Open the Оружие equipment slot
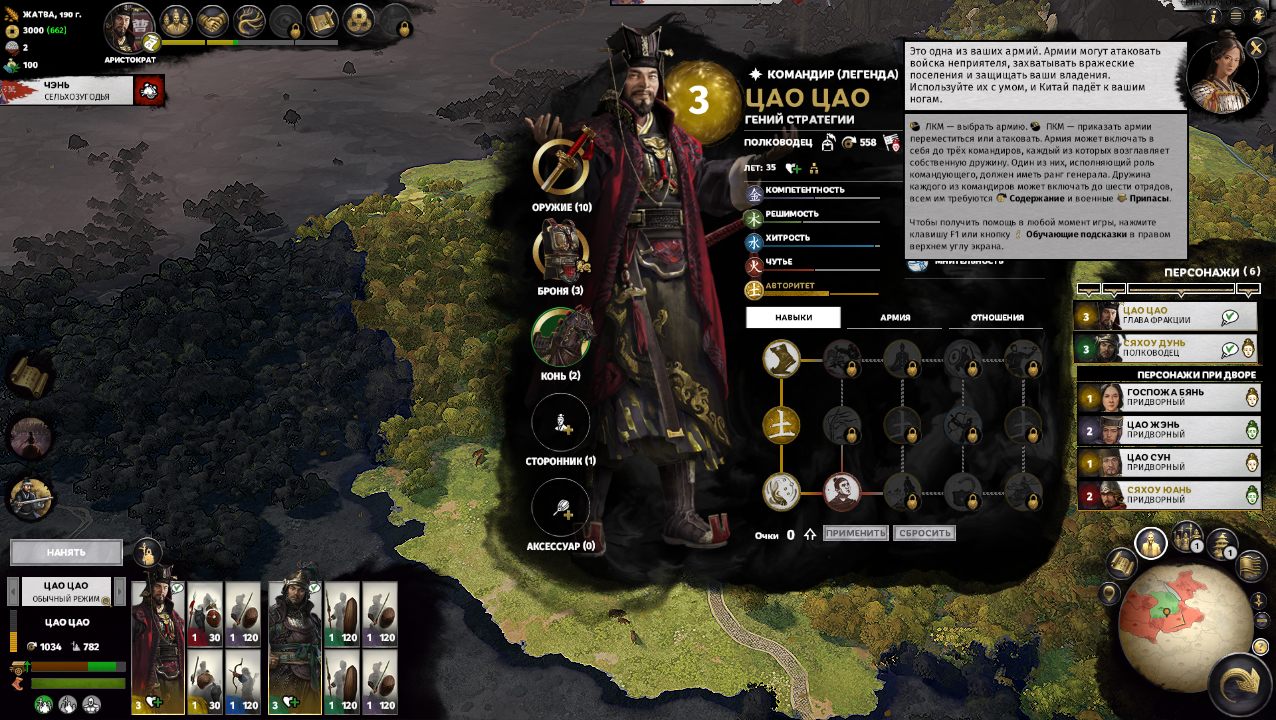Screen dimensions: 1276x720 pyautogui.click(x=561, y=166)
